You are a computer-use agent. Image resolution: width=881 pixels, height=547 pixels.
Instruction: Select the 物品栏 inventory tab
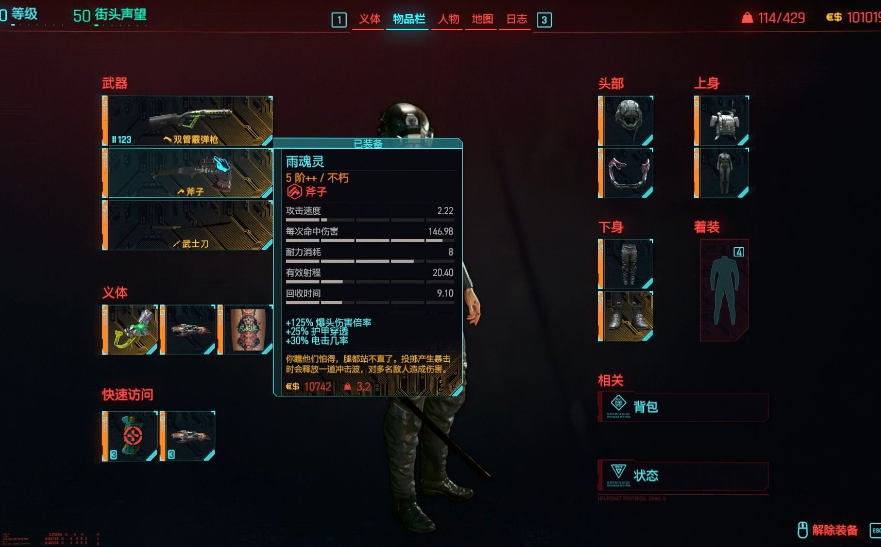[x=407, y=19]
